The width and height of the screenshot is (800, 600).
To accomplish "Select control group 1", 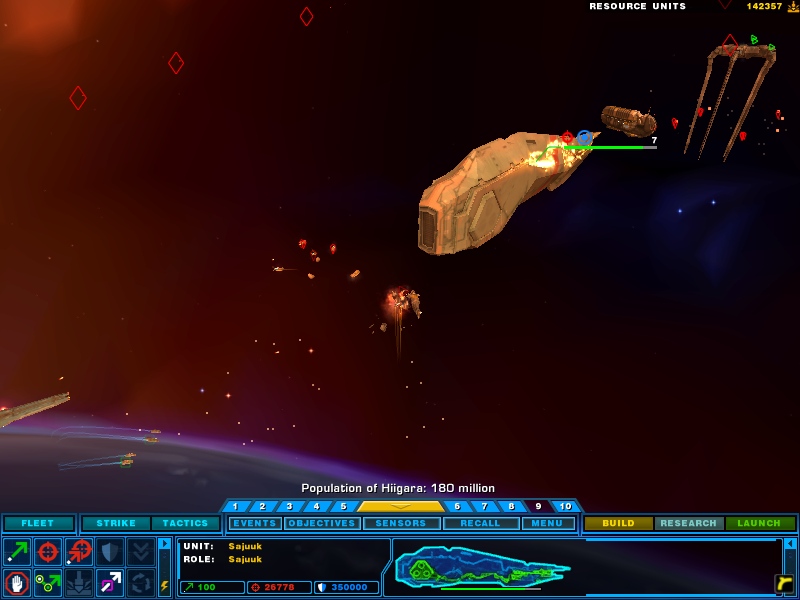I will [235, 507].
